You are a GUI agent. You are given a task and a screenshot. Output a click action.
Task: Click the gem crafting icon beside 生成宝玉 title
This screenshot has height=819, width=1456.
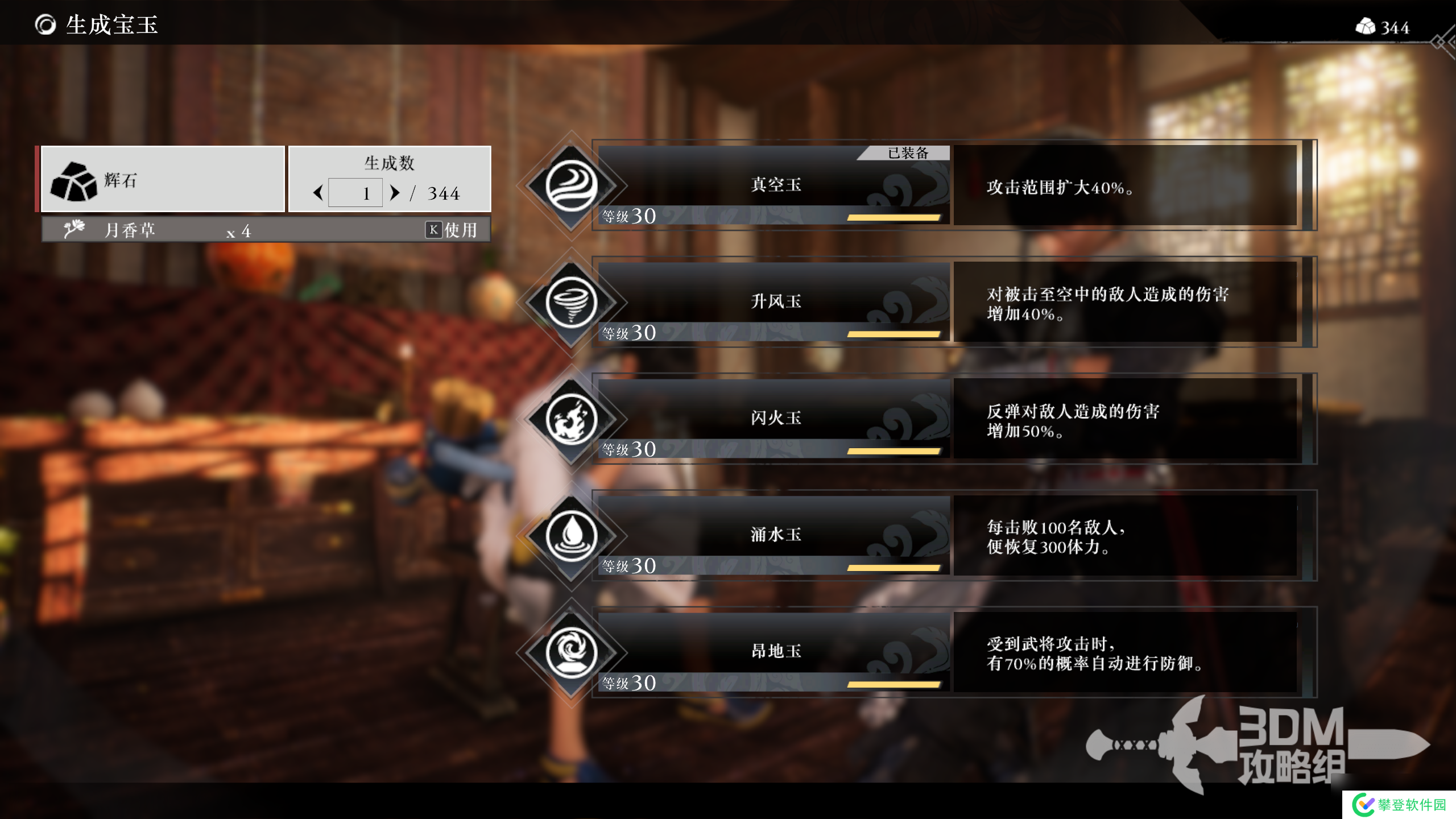pos(44,25)
